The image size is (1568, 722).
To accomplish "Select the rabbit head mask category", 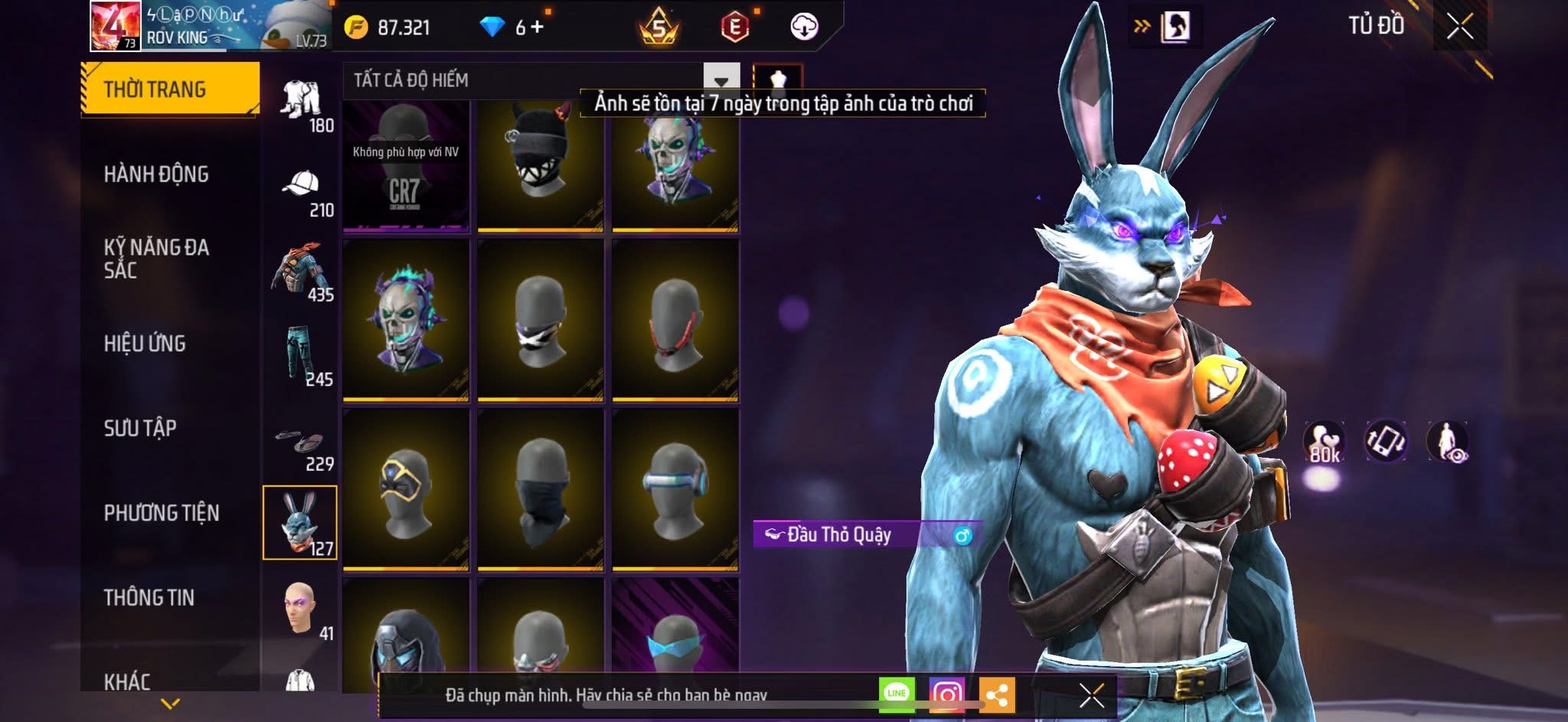I will coord(299,523).
